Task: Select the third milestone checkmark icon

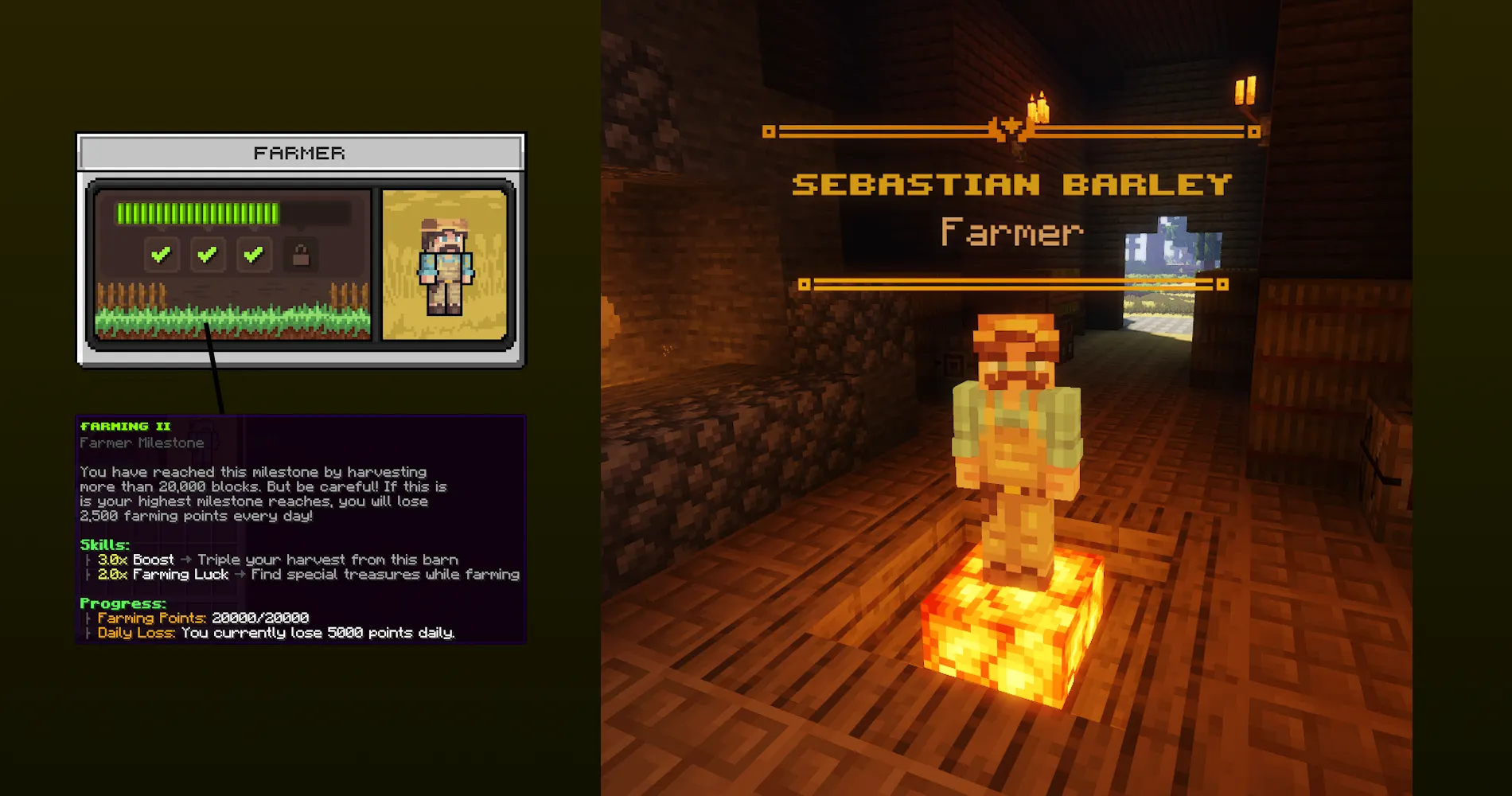Action: [254, 253]
